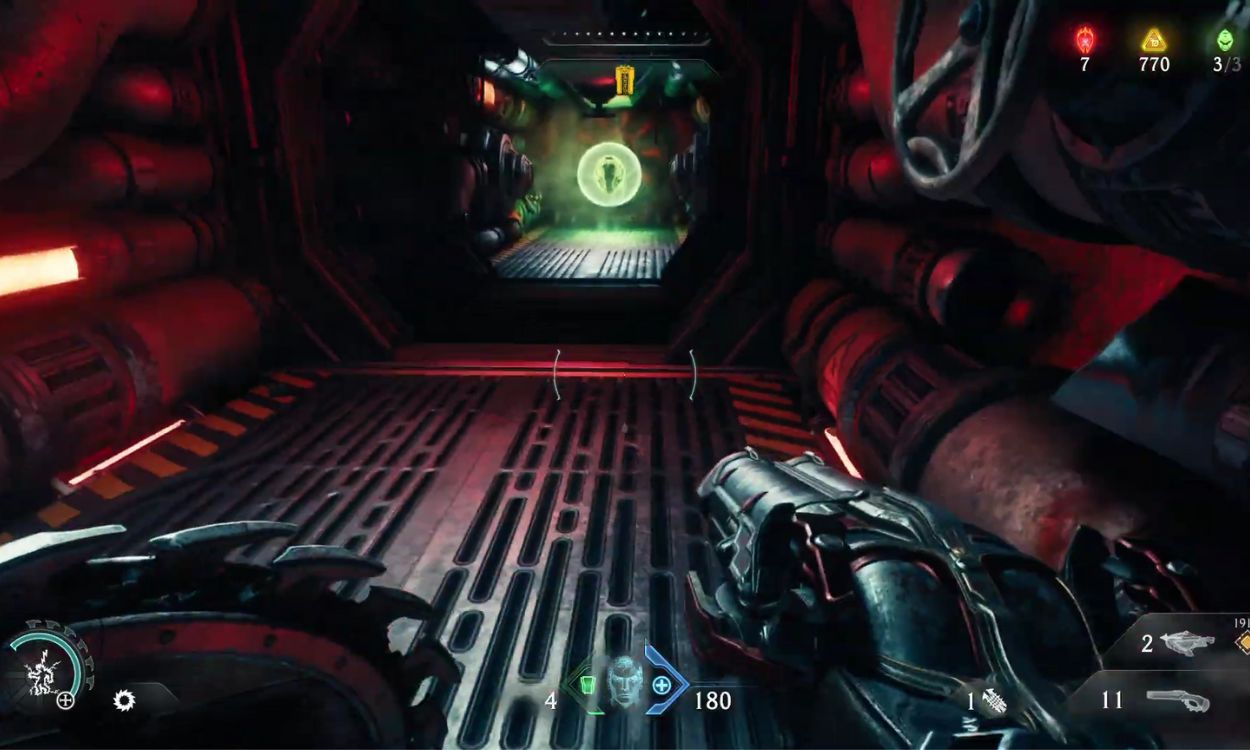Select the green helmet lives icon
The width and height of the screenshot is (1250, 750).
1225,40
